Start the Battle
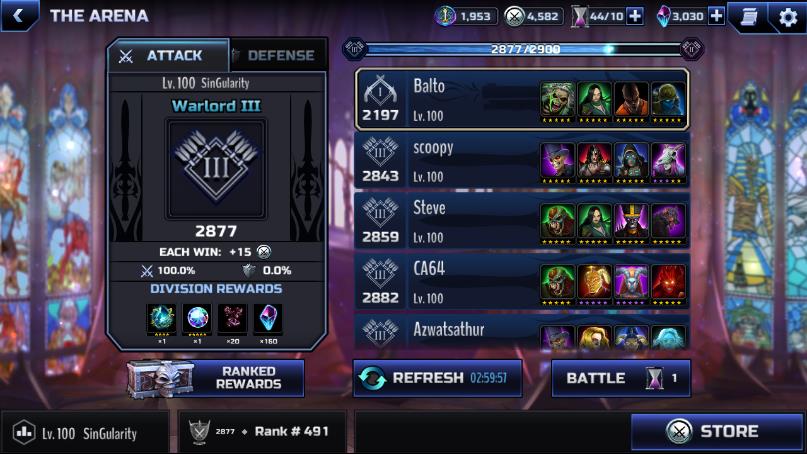807x454 pixels. (620, 378)
